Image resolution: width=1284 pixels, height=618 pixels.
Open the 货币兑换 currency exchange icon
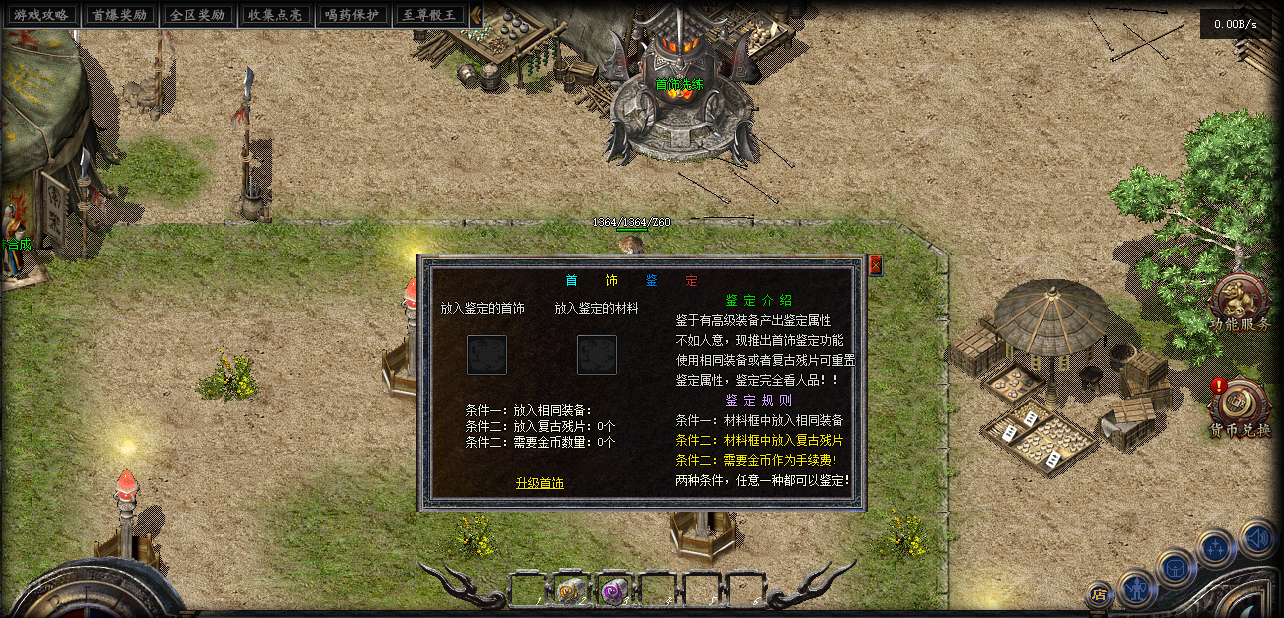click(x=1240, y=406)
